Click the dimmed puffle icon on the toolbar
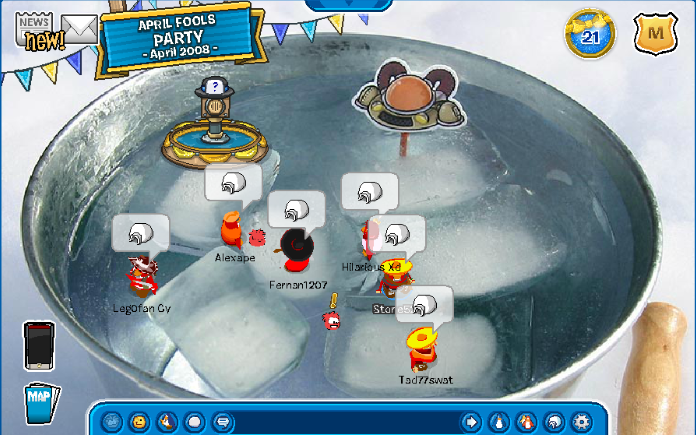 coord(113,421)
